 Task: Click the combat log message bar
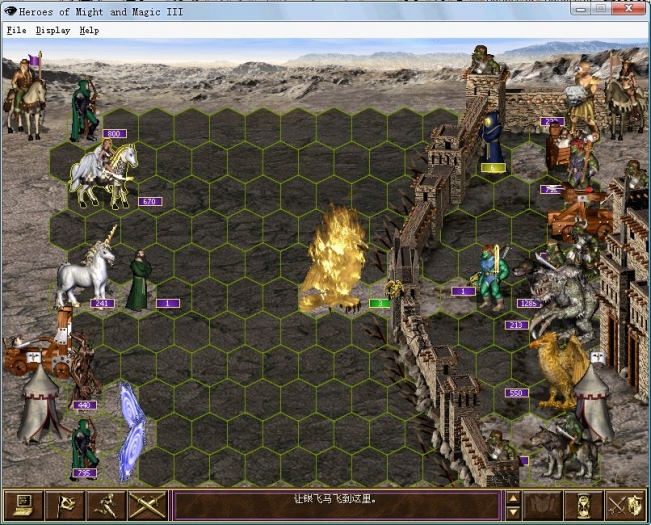pos(336,505)
